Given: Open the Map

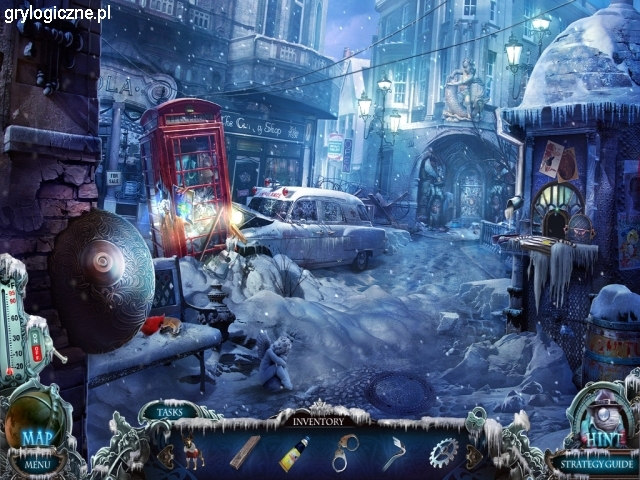Looking at the screenshot, I should pos(37,438).
